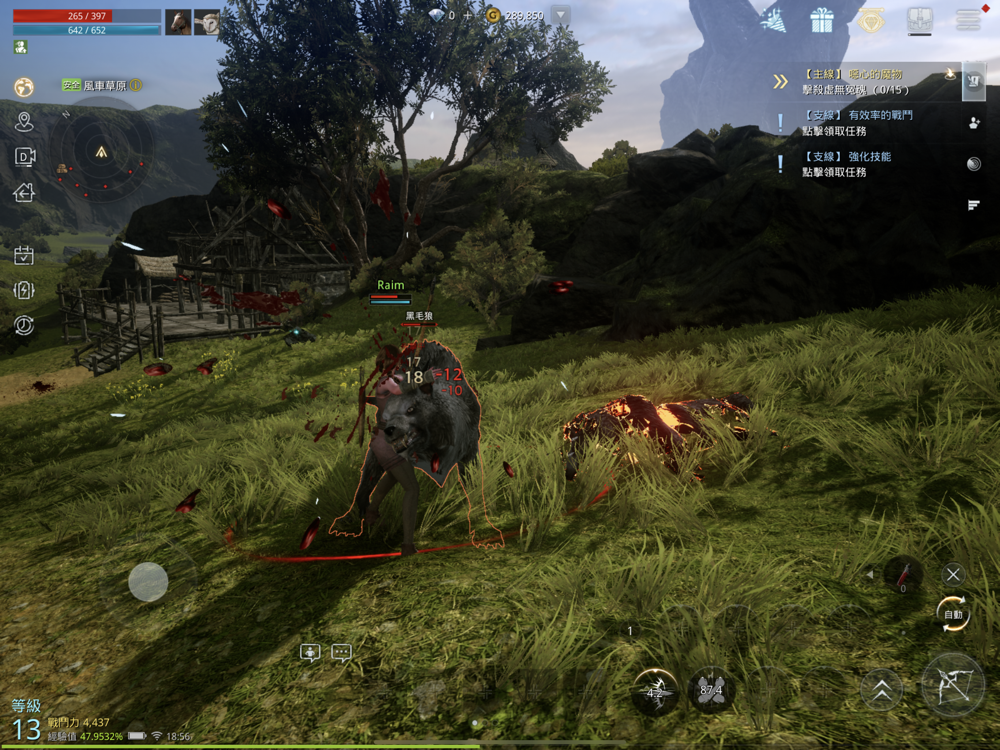Use the bow basic attack button
The height and width of the screenshot is (750, 1000).
click(x=952, y=685)
